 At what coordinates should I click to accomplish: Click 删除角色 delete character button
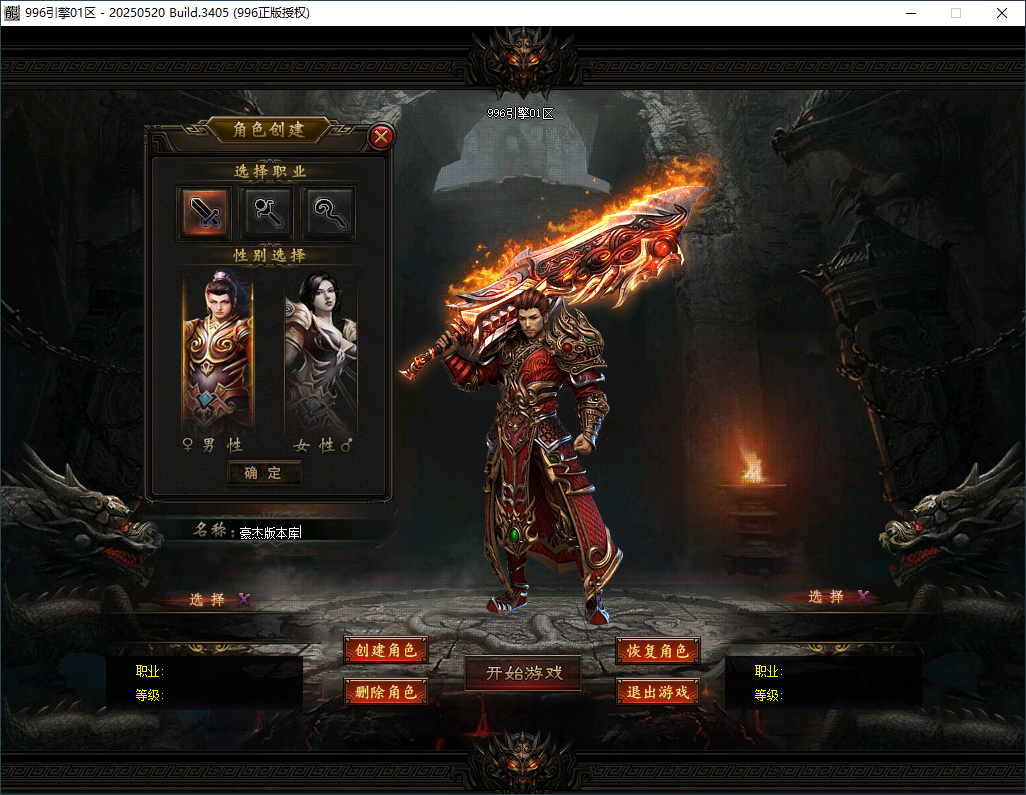(x=386, y=691)
